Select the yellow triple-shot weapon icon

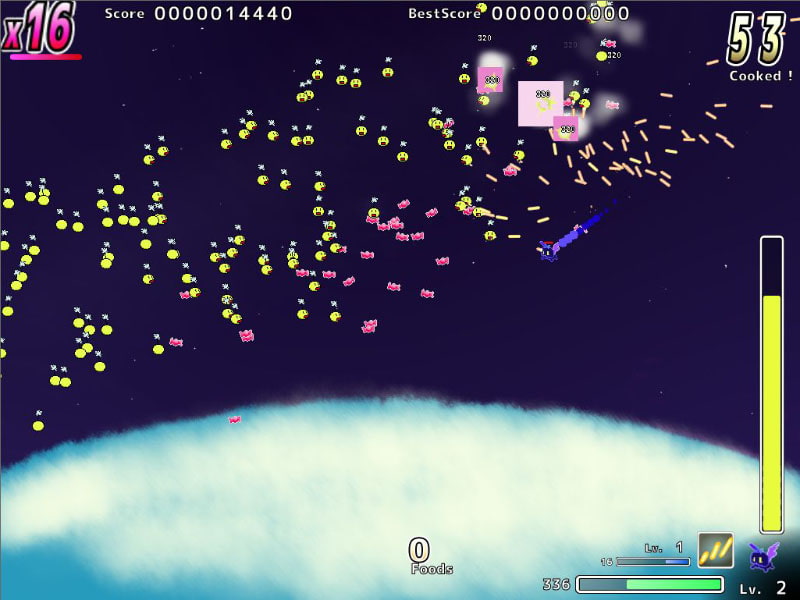(x=715, y=550)
